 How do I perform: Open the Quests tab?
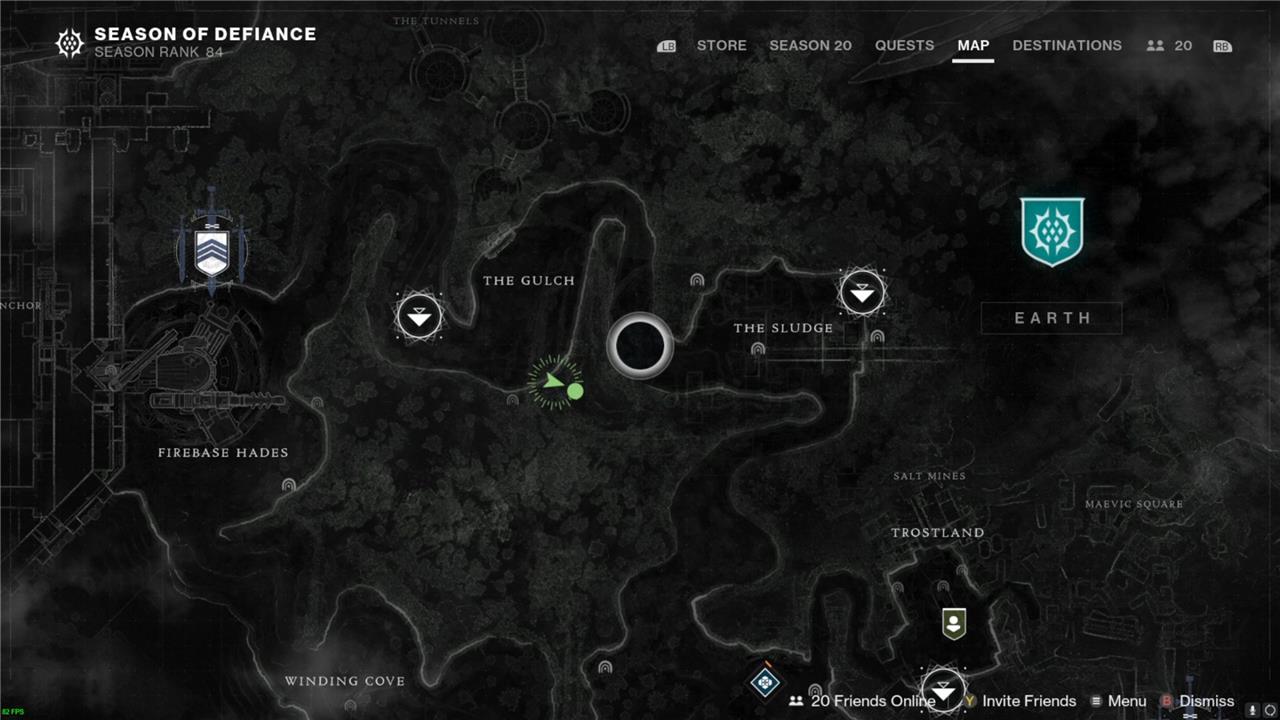pyautogui.click(x=904, y=45)
